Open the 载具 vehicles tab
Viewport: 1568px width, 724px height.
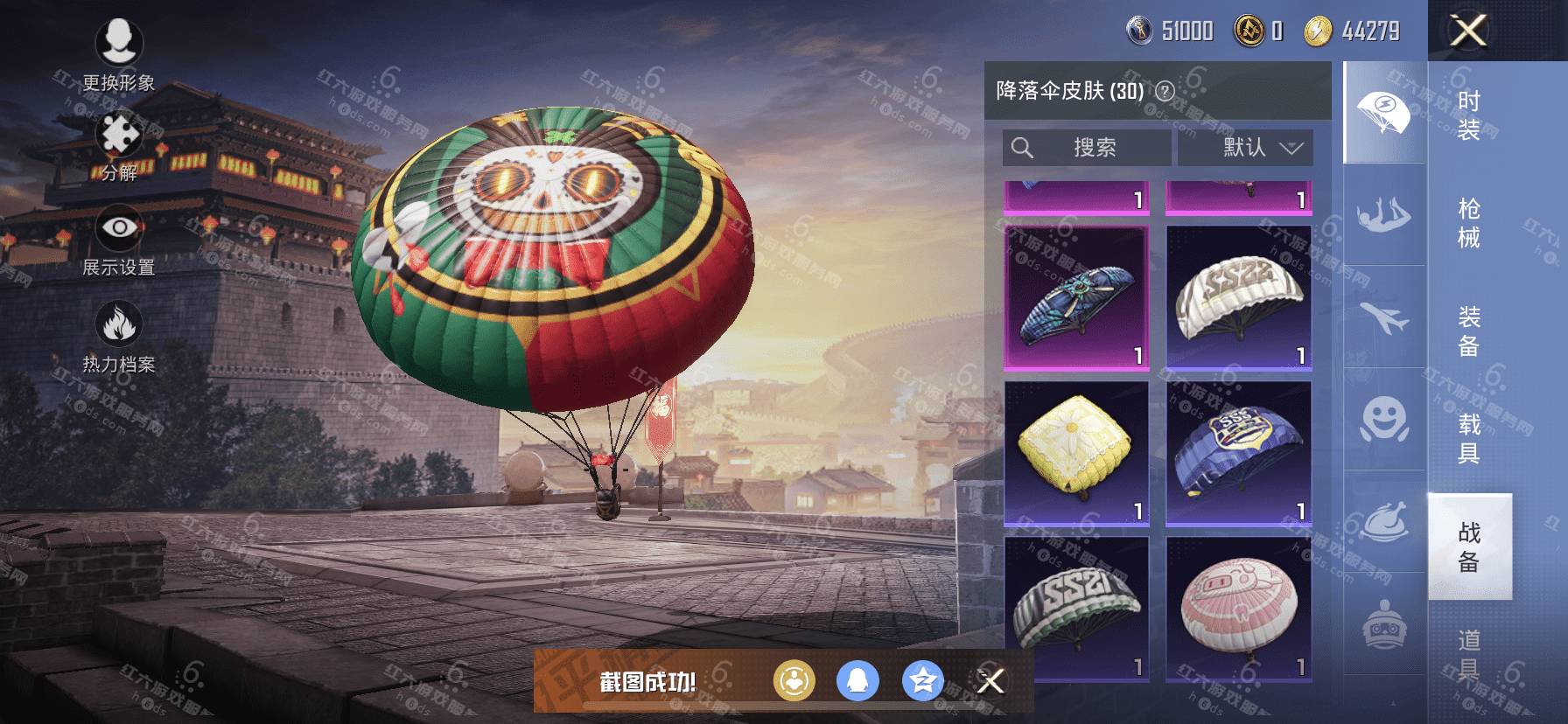click(x=1469, y=438)
